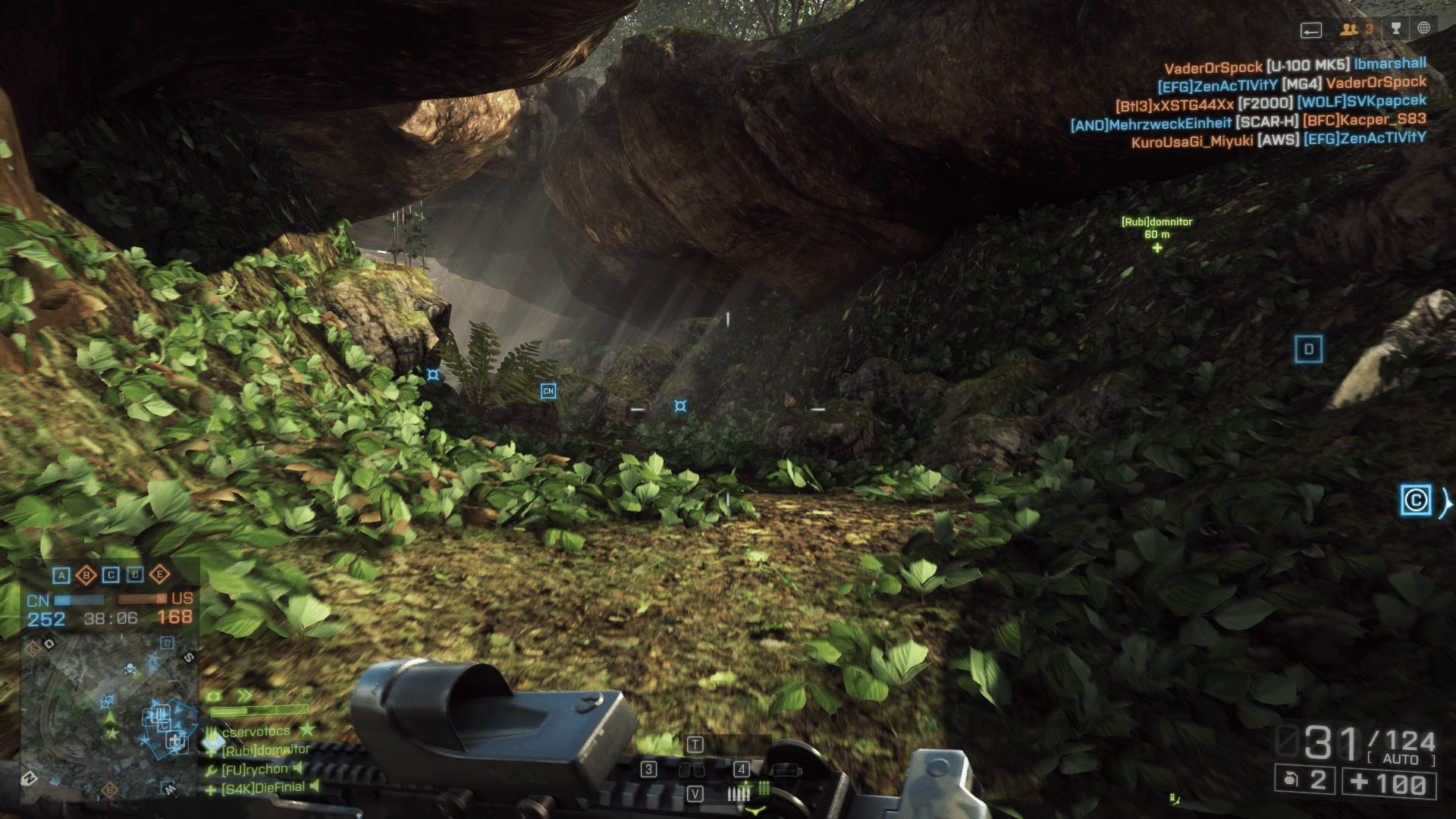Image resolution: width=1456 pixels, height=819 pixels.
Task: Select objective flag A indicator
Action: [x=62, y=576]
